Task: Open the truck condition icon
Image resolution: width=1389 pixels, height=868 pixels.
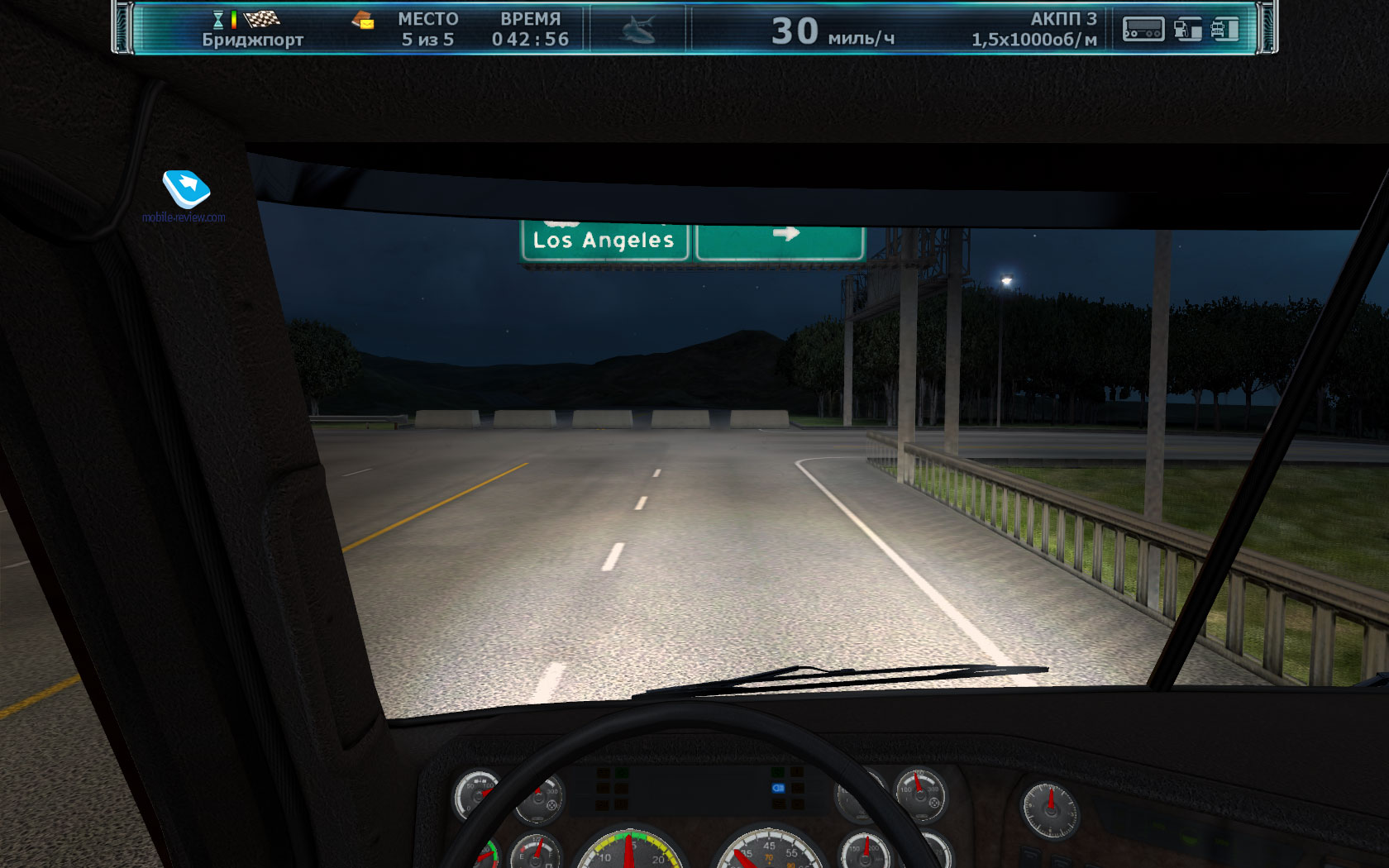Action: pyautogui.click(x=1224, y=30)
